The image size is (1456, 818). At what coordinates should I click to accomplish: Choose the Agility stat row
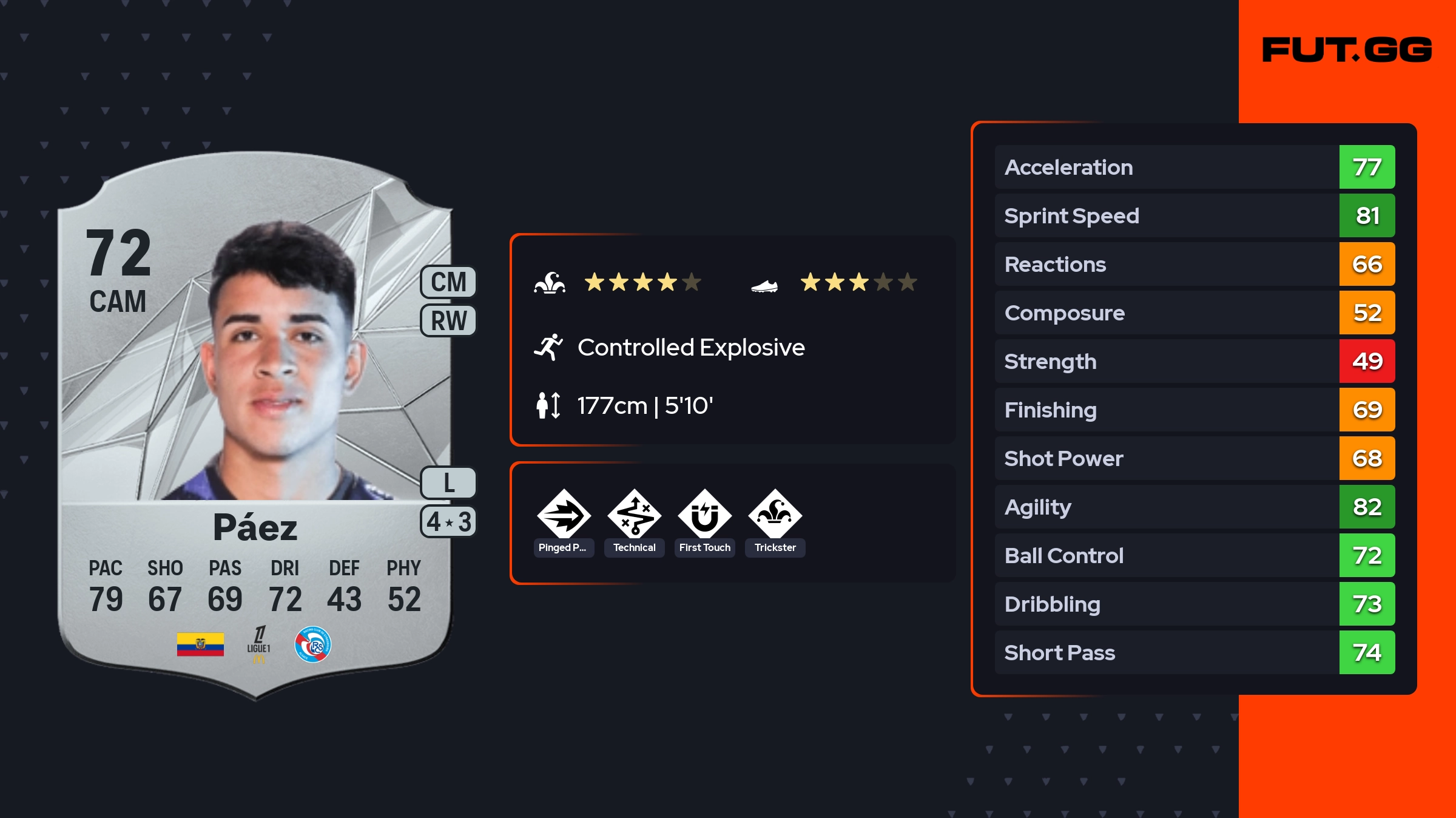pyautogui.click(x=1195, y=507)
